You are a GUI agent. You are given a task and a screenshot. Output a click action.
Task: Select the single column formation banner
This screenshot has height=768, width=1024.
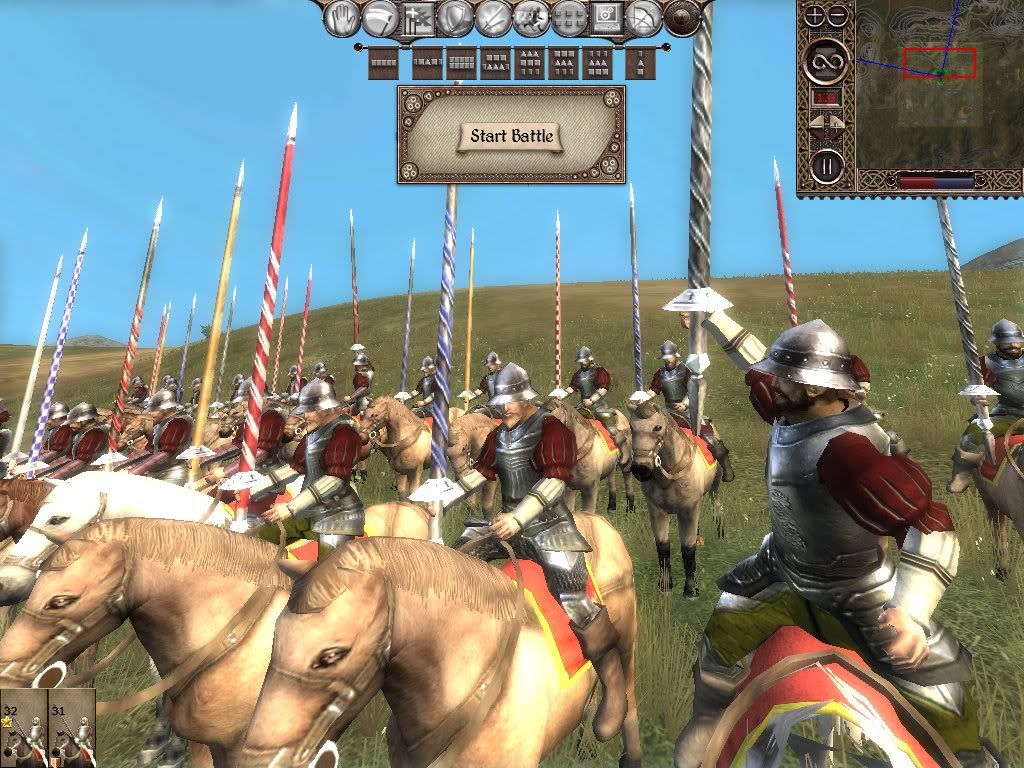640,63
